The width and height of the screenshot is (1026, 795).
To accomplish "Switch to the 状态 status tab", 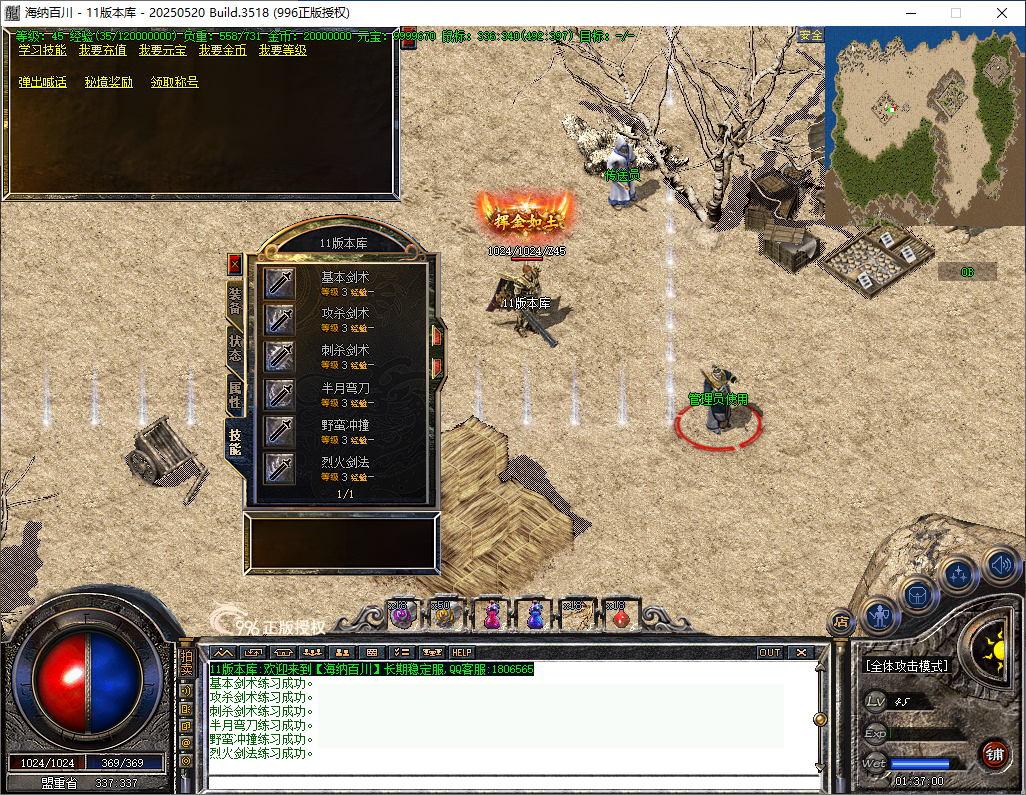I will pos(235,347).
